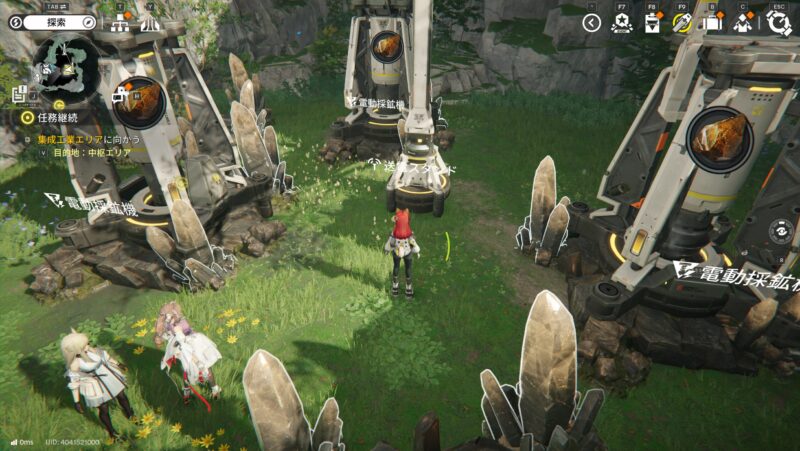The height and width of the screenshot is (451, 800).
Task: Open the download tray icon
Action: tap(652, 24)
